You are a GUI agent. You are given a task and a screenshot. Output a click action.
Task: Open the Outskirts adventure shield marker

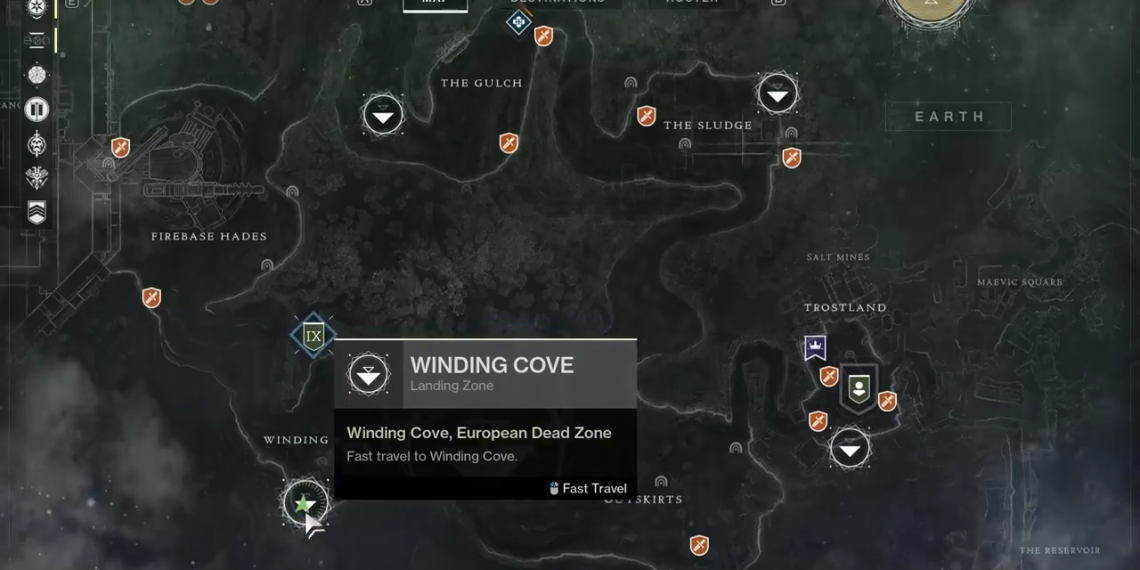[x=699, y=545]
